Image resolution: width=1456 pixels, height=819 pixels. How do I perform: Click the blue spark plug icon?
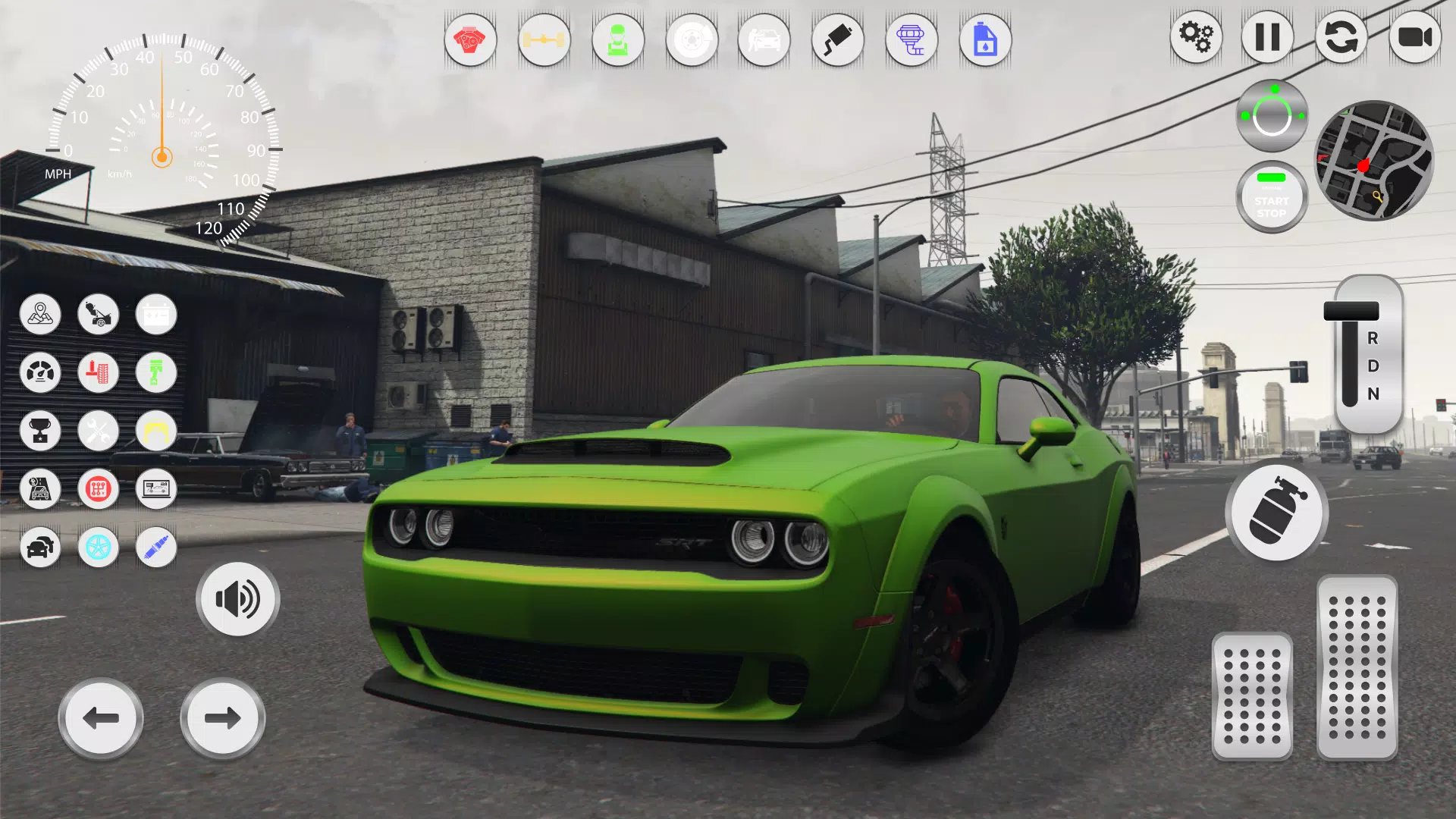click(x=155, y=548)
